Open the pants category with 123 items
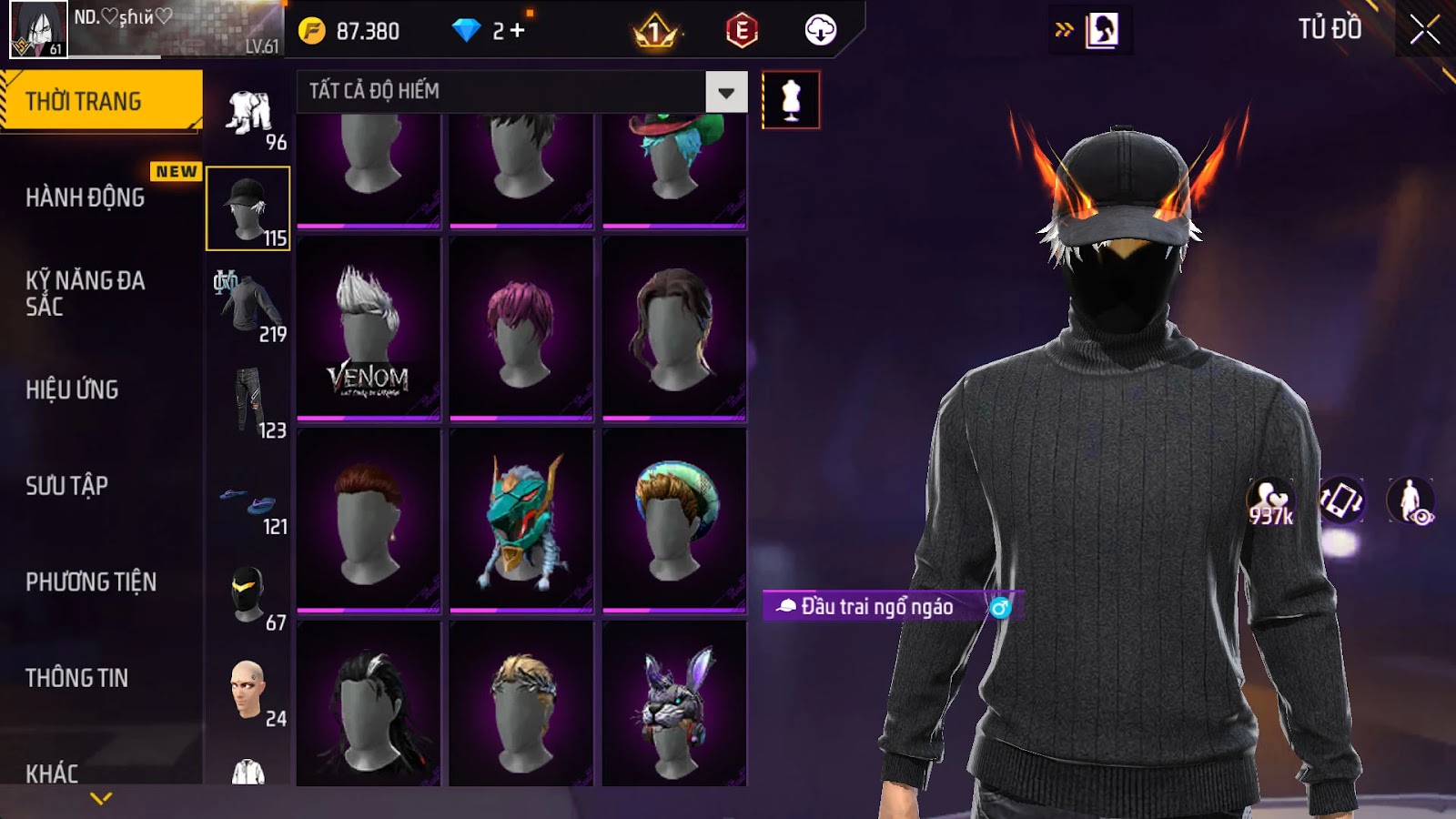Screen dimensions: 1456x819 point(248,402)
